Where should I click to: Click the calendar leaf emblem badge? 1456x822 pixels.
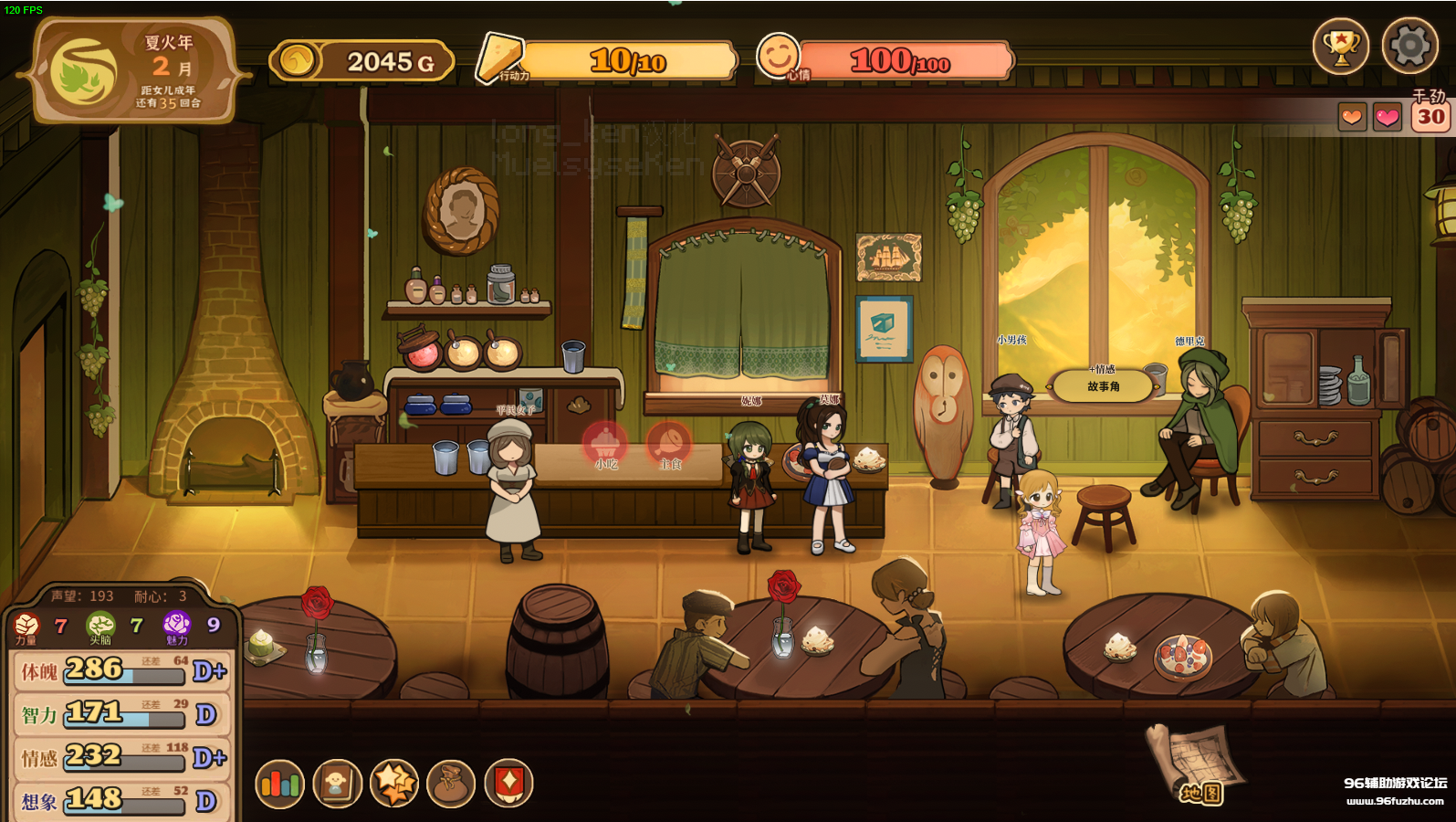[x=83, y=73]
